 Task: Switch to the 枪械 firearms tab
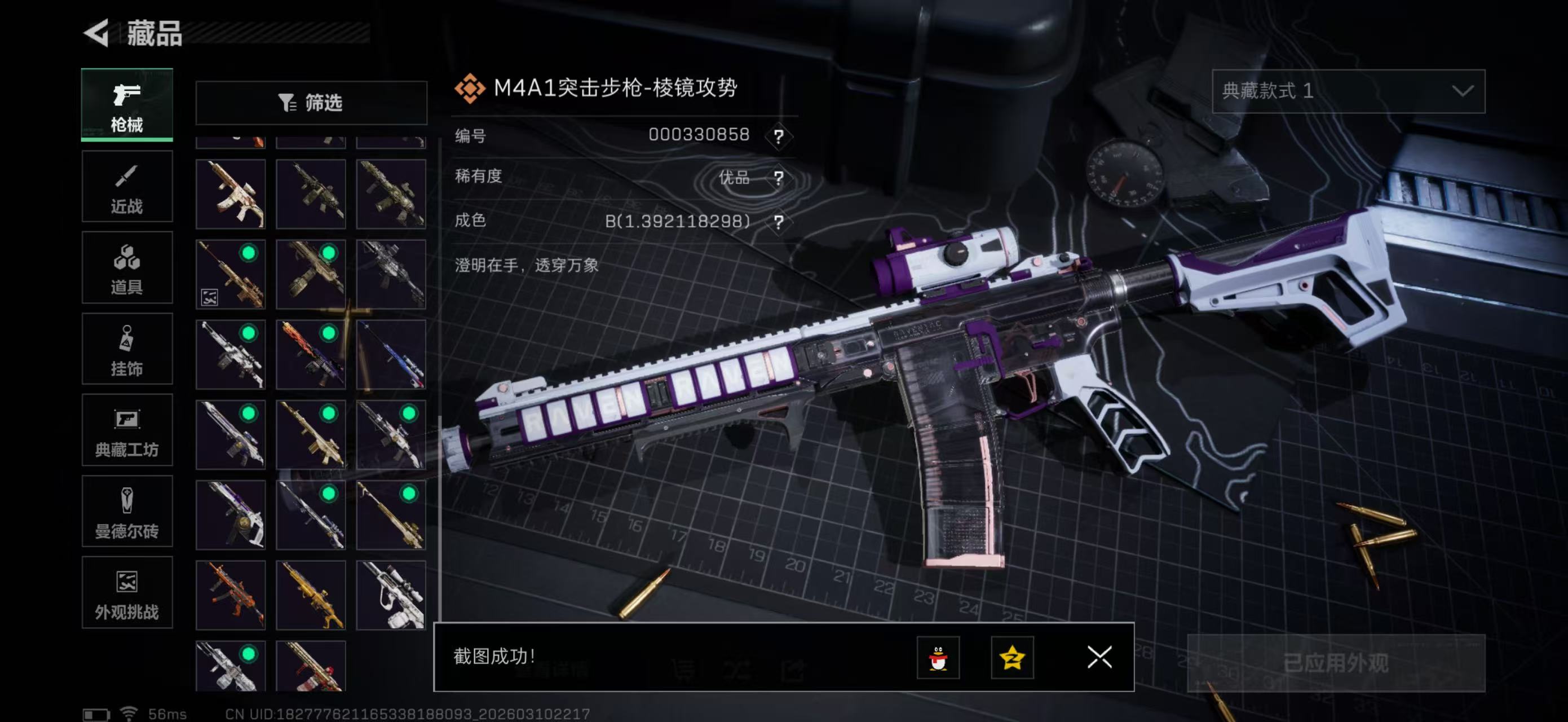(x=127, y=105)
